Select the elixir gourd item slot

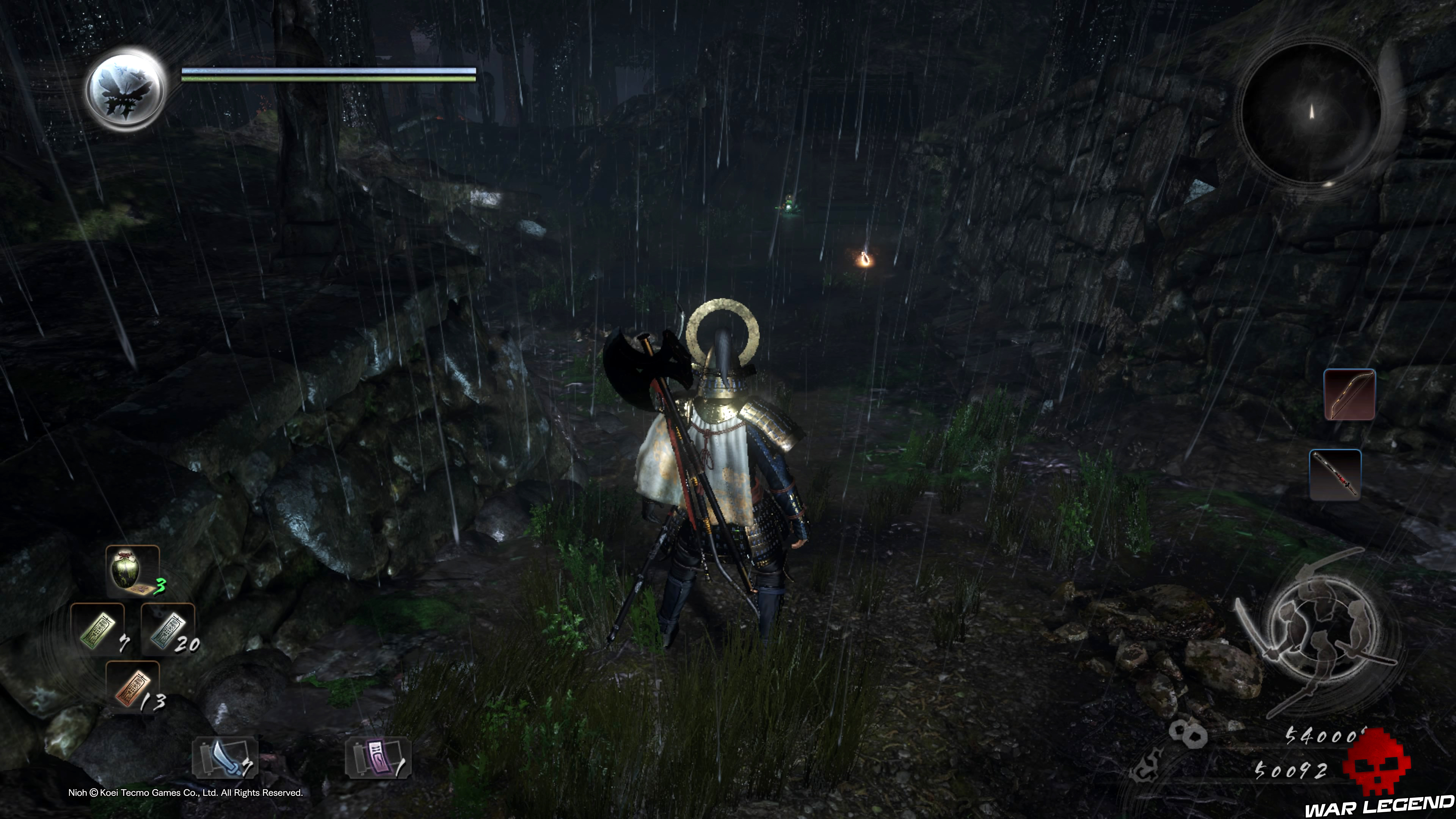(133, 571)
